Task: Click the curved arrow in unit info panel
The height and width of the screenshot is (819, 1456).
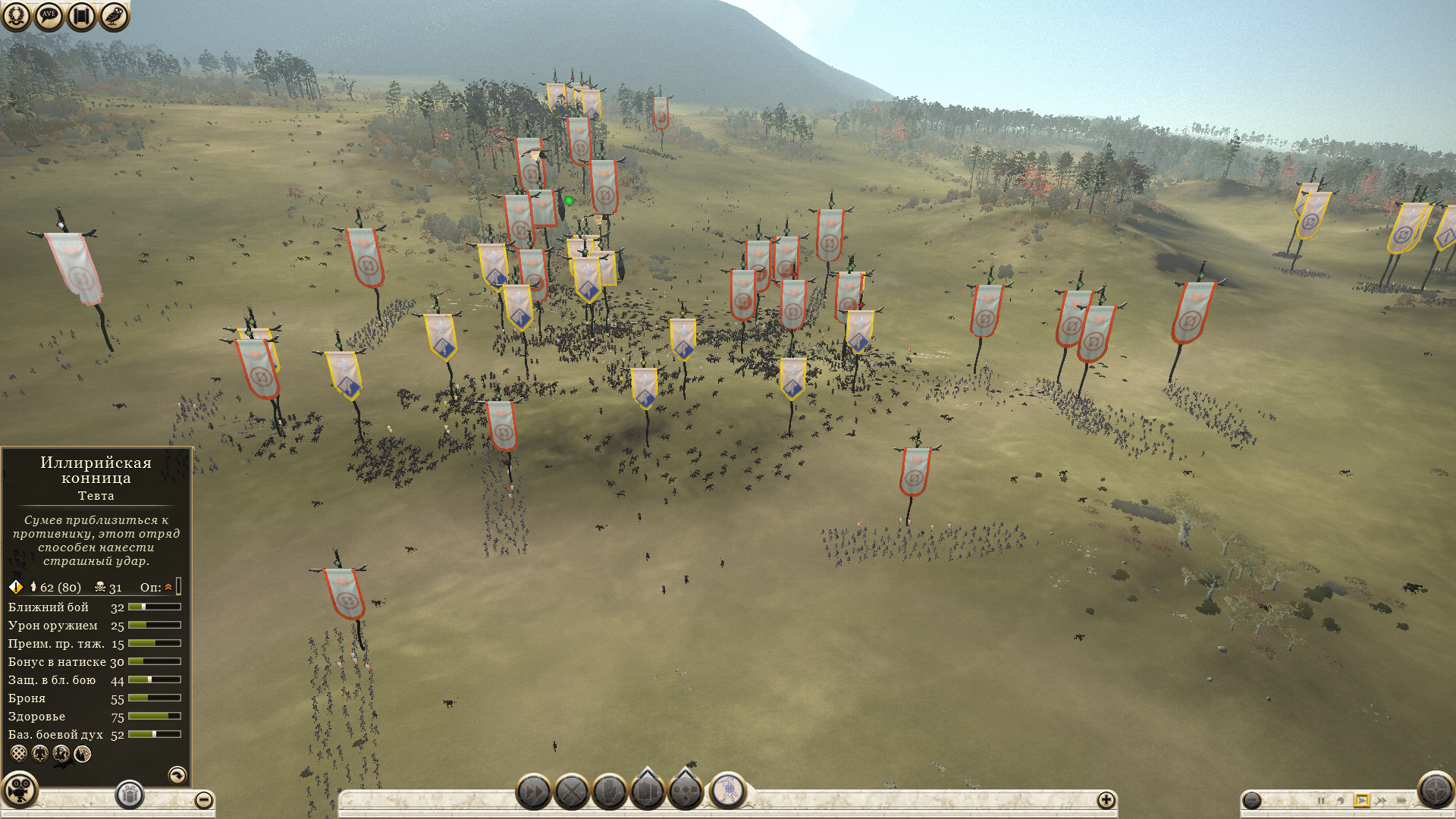Action: coord(177,774)
